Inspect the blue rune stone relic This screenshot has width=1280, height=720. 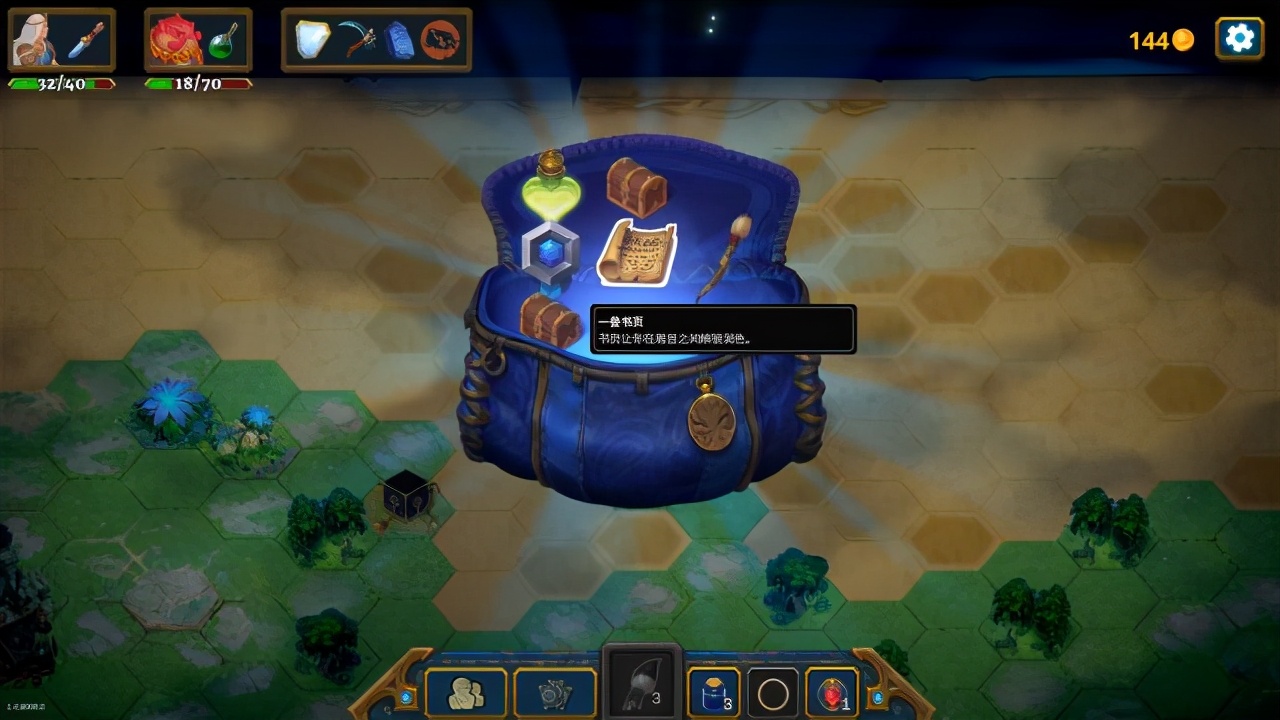pos(399,40)
